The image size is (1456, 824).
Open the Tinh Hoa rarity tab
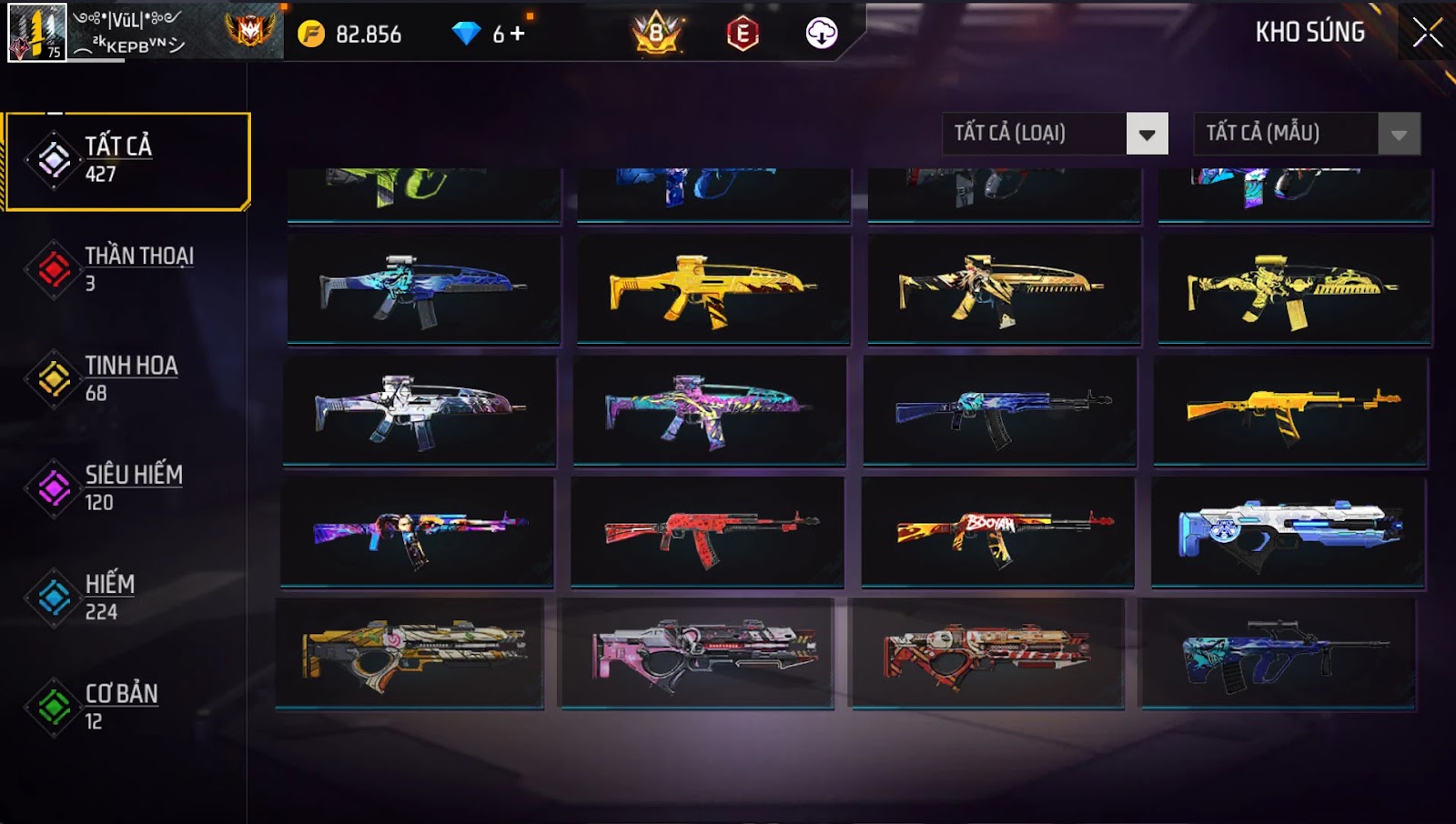click(127, 378)
